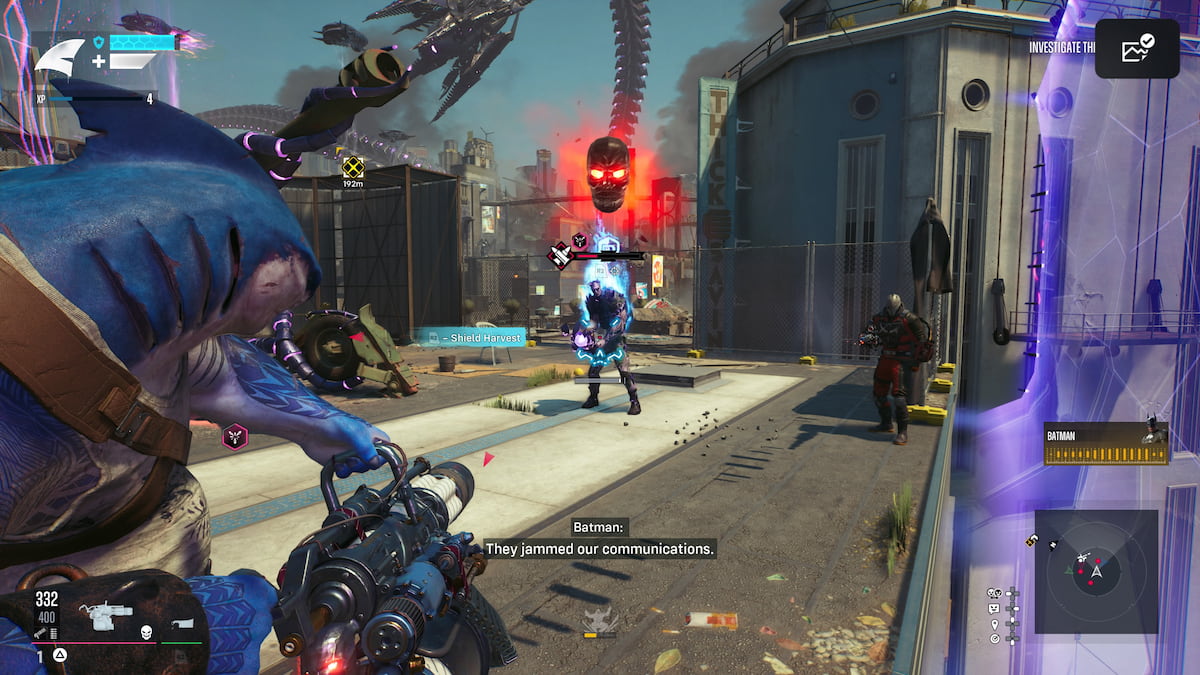1200x675 pixels.
Task: Select the circular target shortcut icon
Action: click(x=994, y=638)
